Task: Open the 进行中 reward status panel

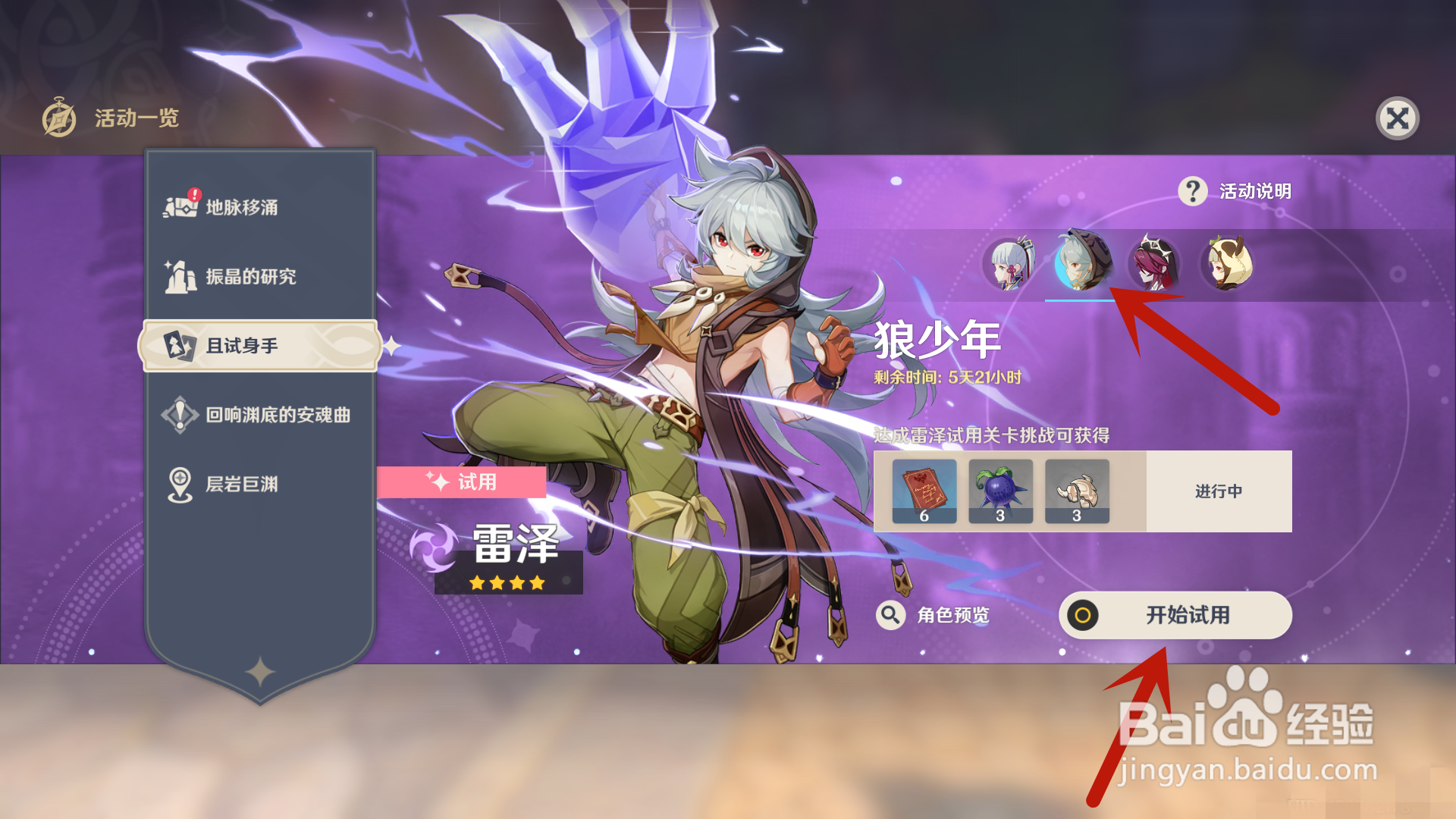Action: [x=1217, y=491]
